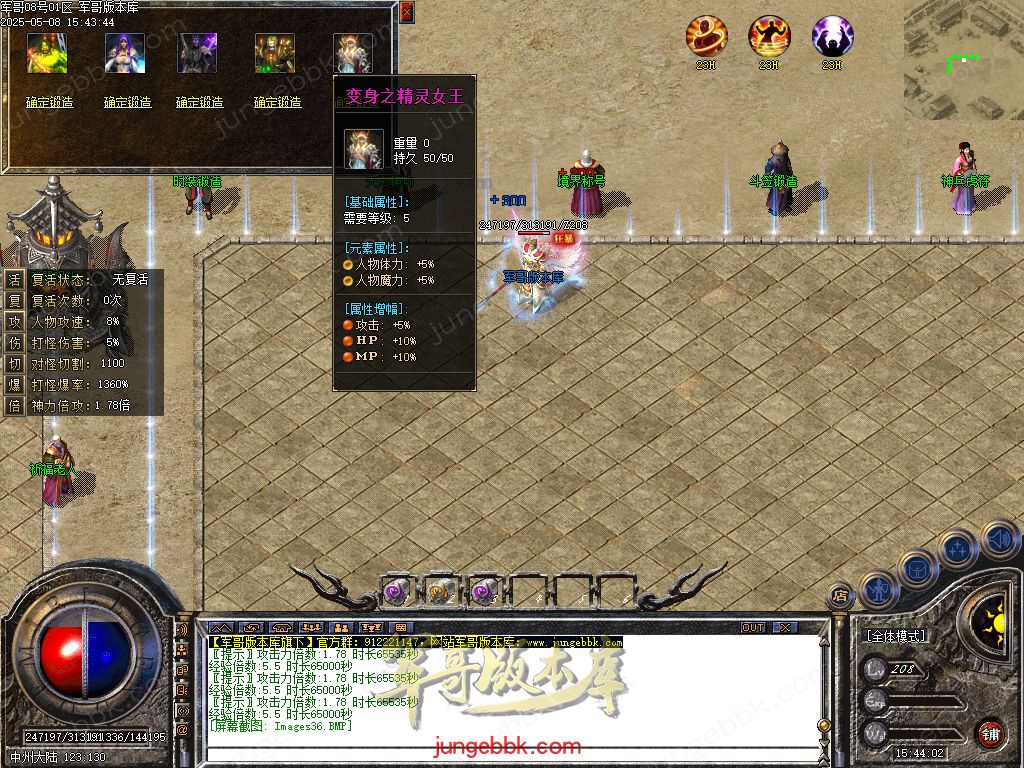
Task: Open the bag inventory round button
Action: (x=917, y=568)
